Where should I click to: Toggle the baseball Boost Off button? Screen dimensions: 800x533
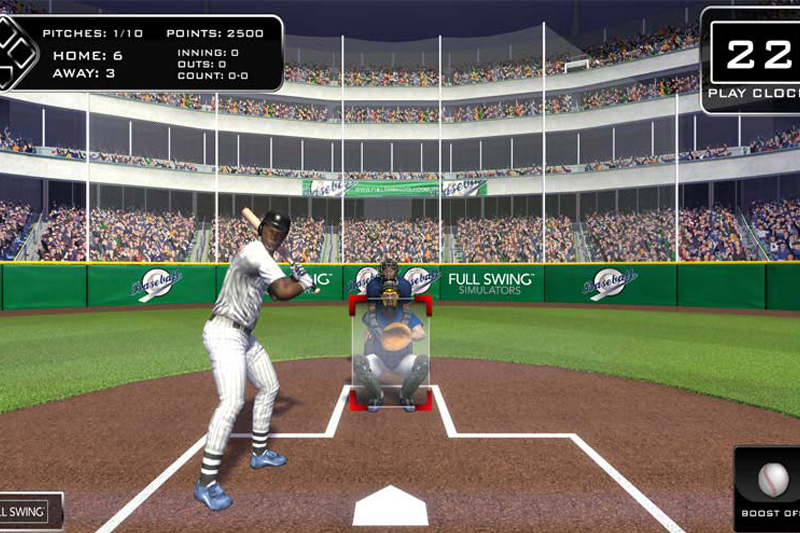point(771,487)
